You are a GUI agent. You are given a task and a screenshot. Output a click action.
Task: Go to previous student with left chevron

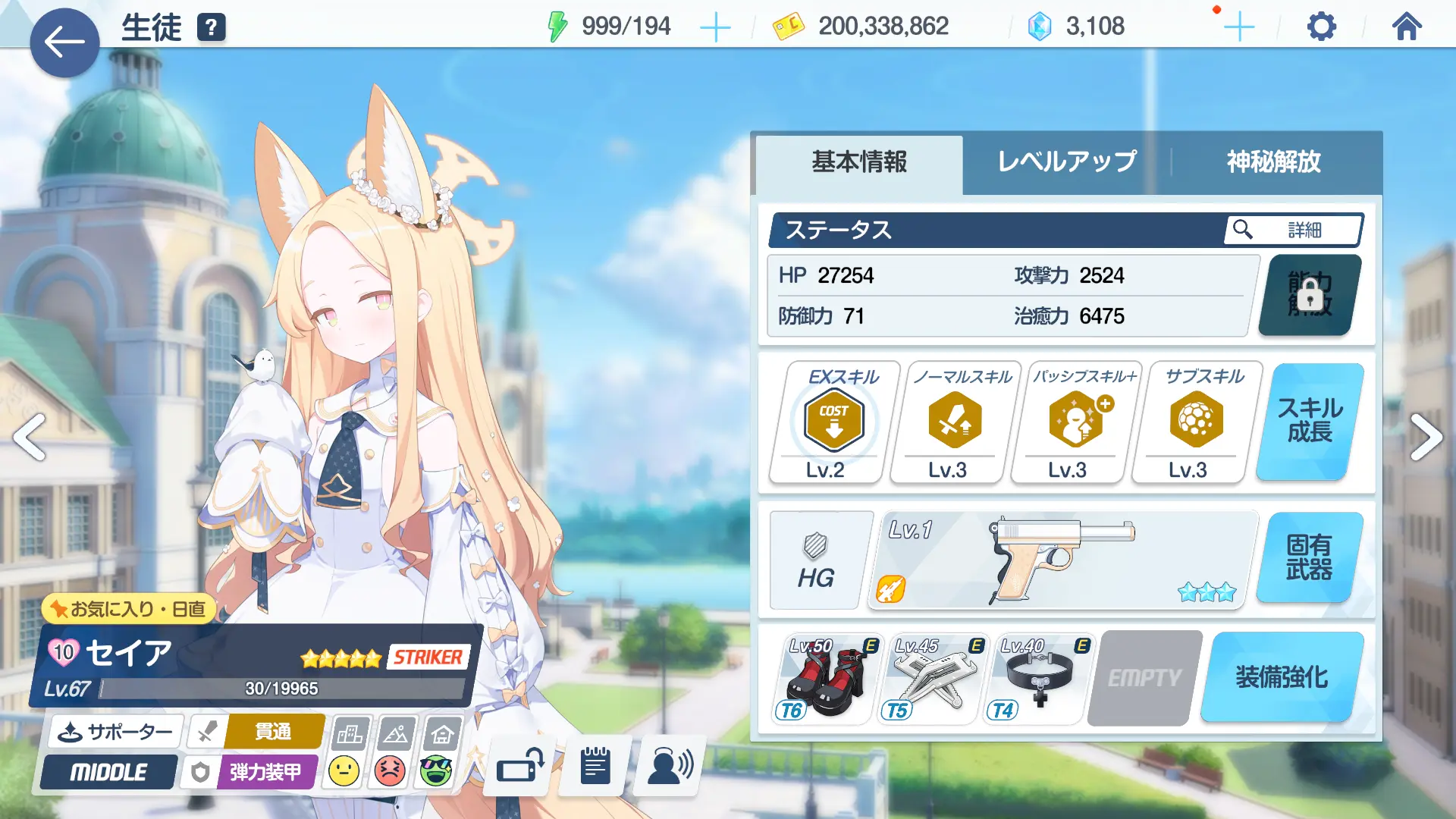tap(28, 437)
